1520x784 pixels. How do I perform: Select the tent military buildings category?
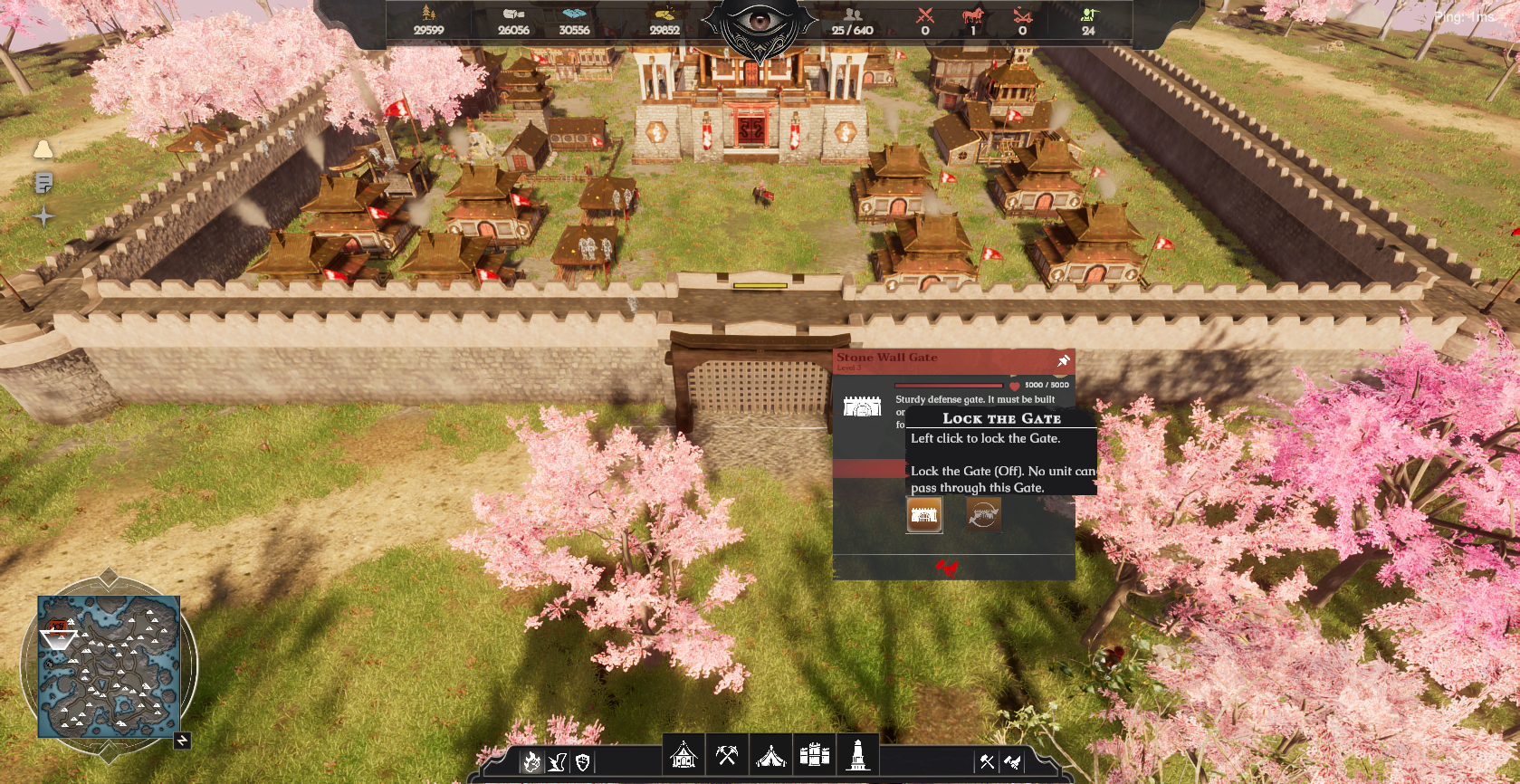point(770,754)
